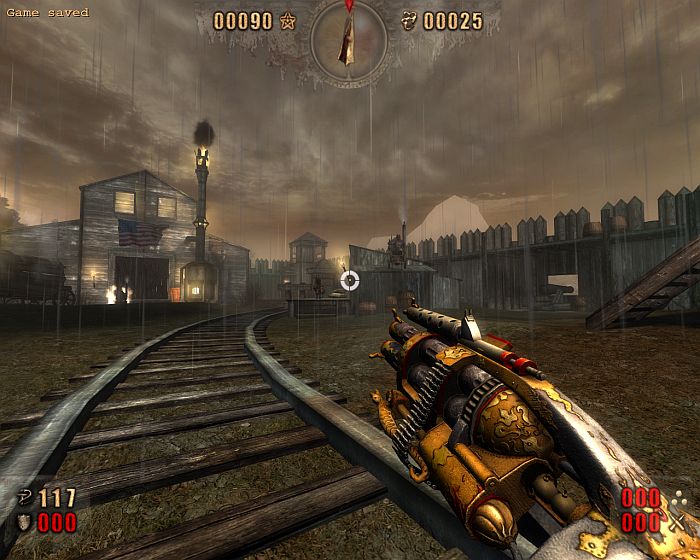
Task: Click the health cross icon
Action: click(24, 497)
